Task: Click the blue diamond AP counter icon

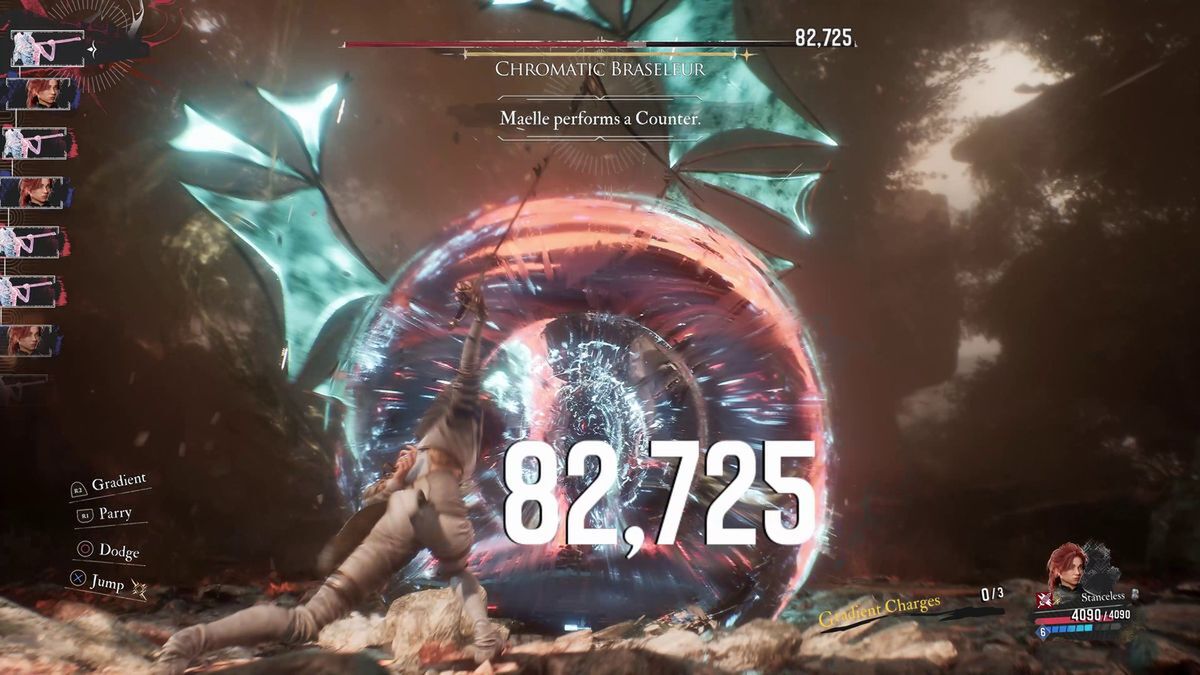Action: (1041, 632)
